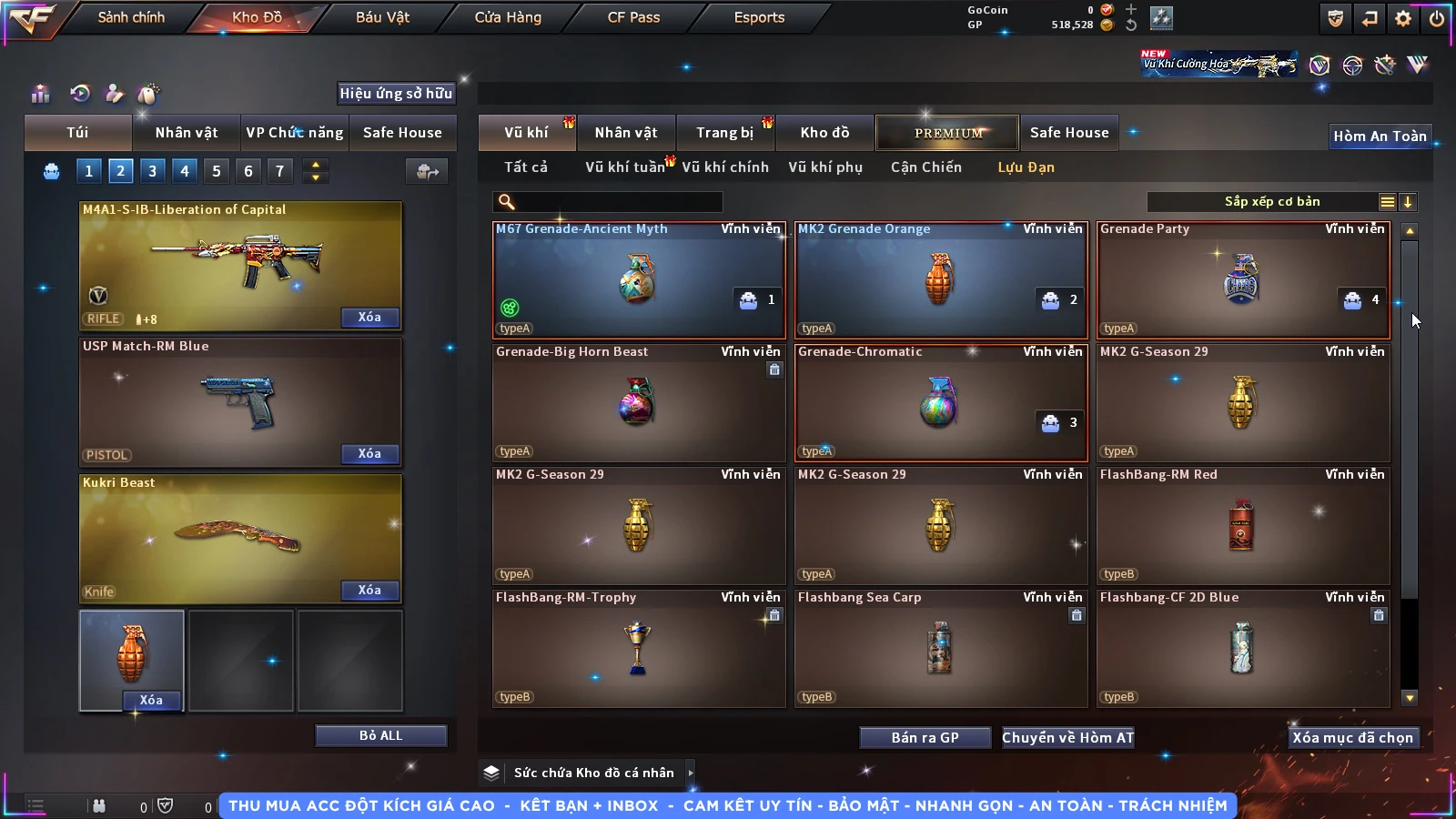Screen dimensions: 1456x819
Task: Open the CF Pass menu
Action: tap(633, 17)
